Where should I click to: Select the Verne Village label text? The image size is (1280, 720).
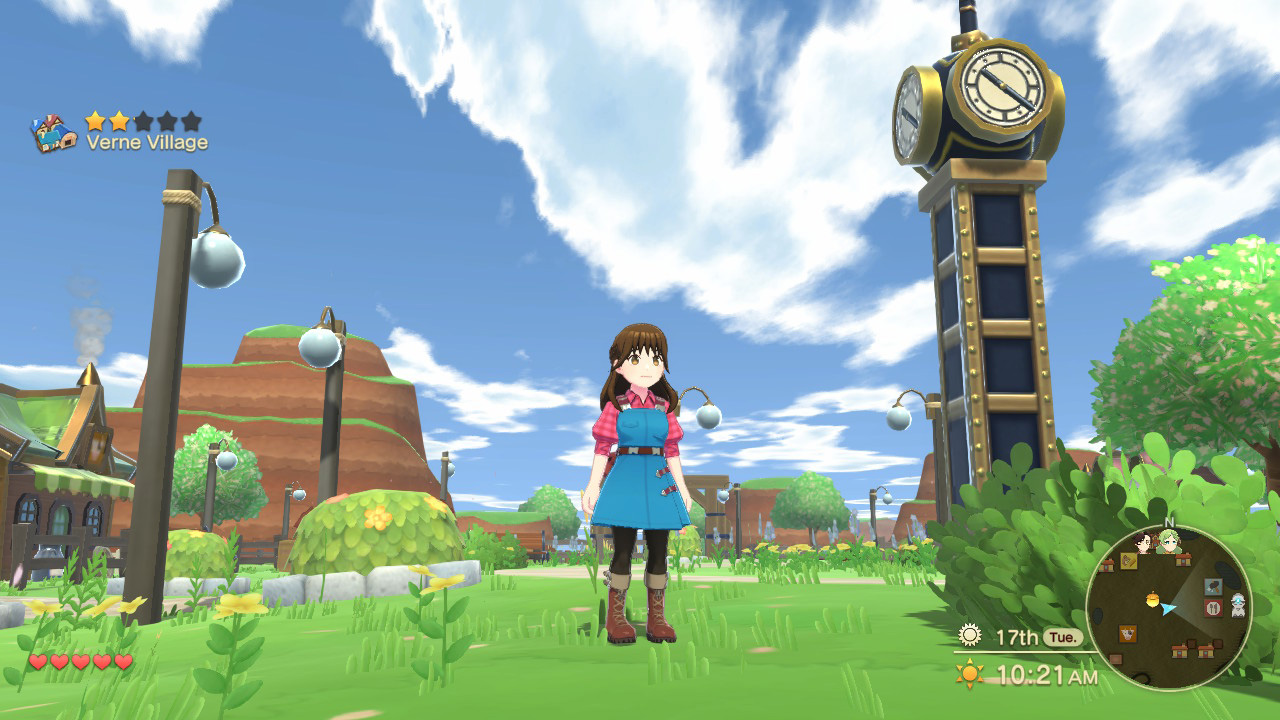click(148, 141)
